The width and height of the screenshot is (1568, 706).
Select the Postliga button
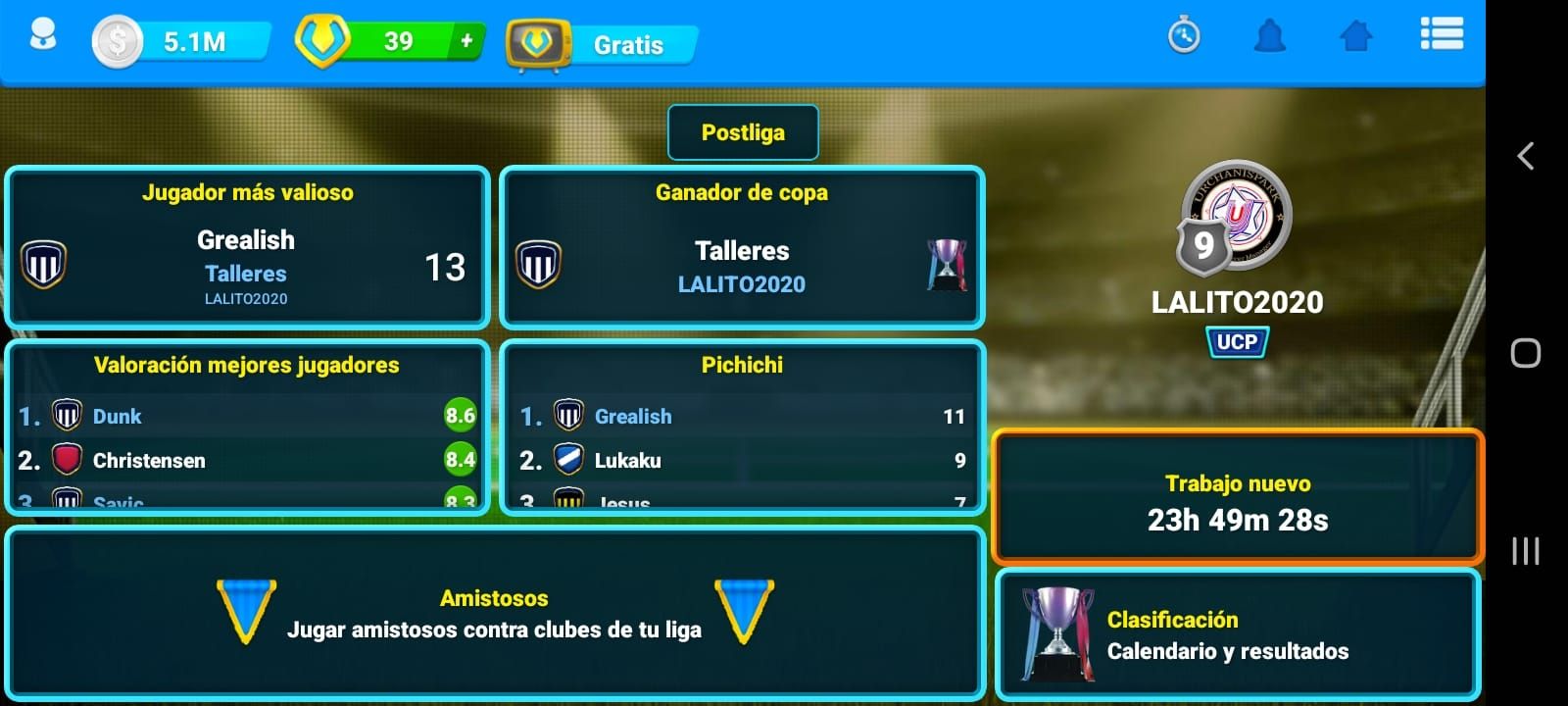[743, 132]
